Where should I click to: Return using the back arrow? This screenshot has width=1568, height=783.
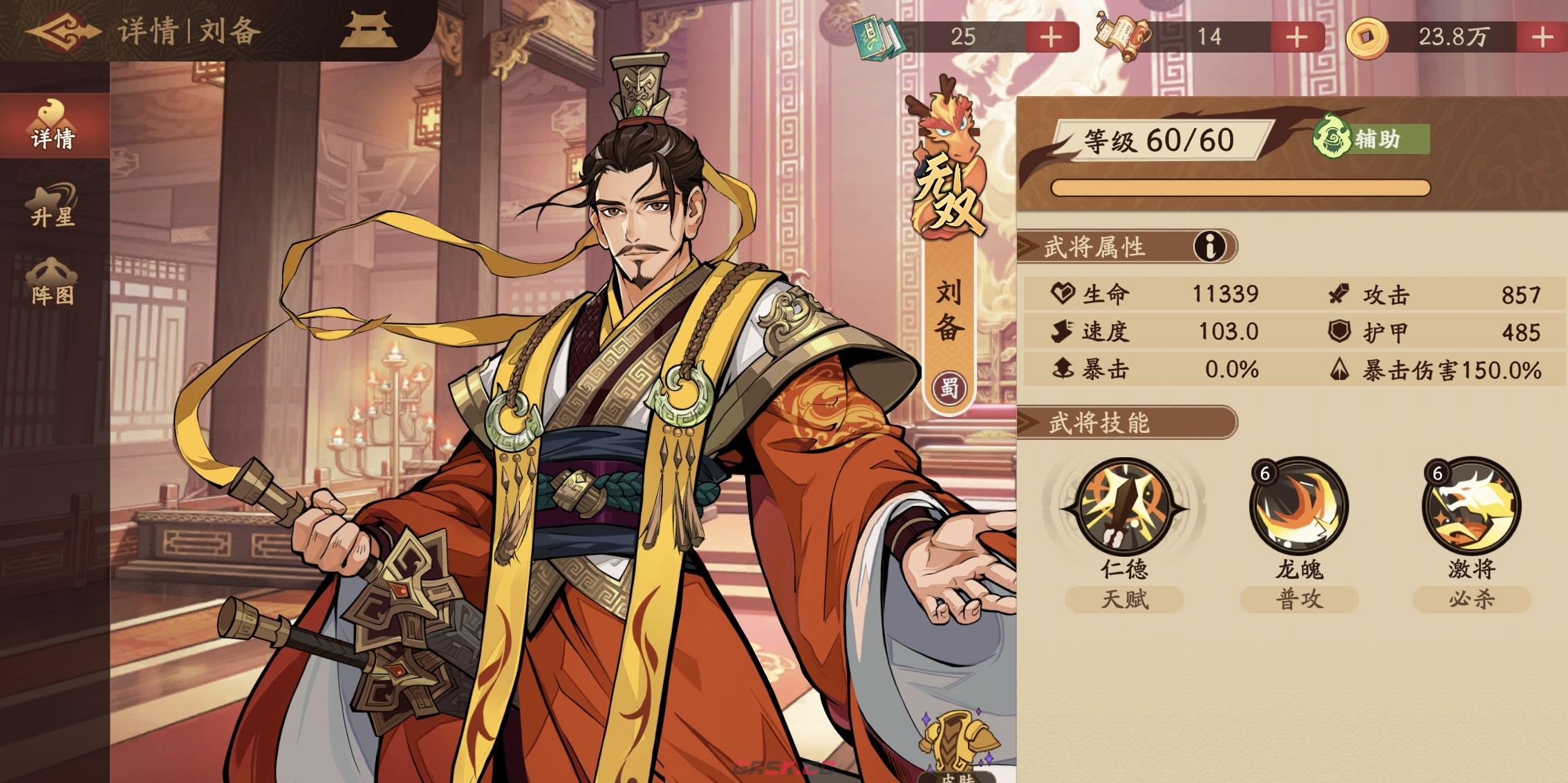[62, 29]
